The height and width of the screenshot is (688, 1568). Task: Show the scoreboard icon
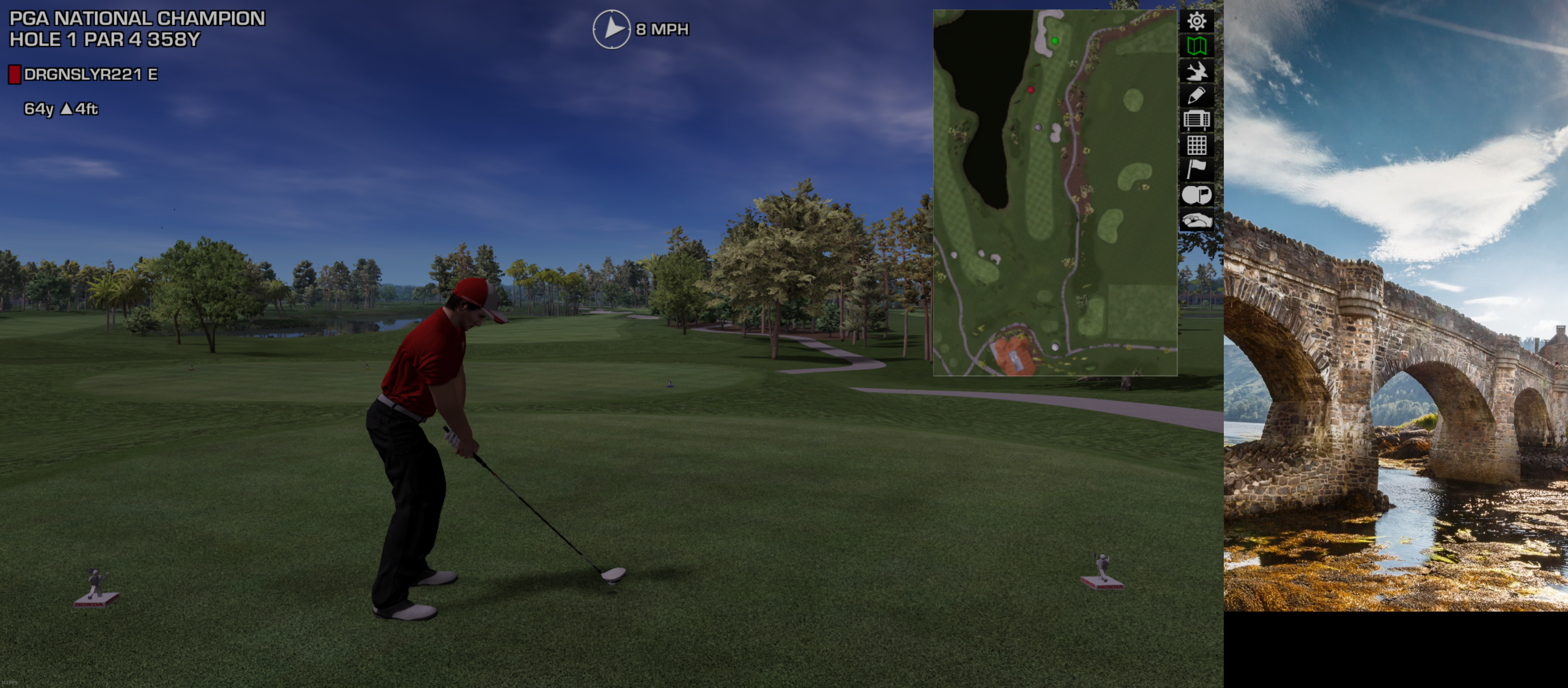pyautogui.click(x=1196, y=120)
